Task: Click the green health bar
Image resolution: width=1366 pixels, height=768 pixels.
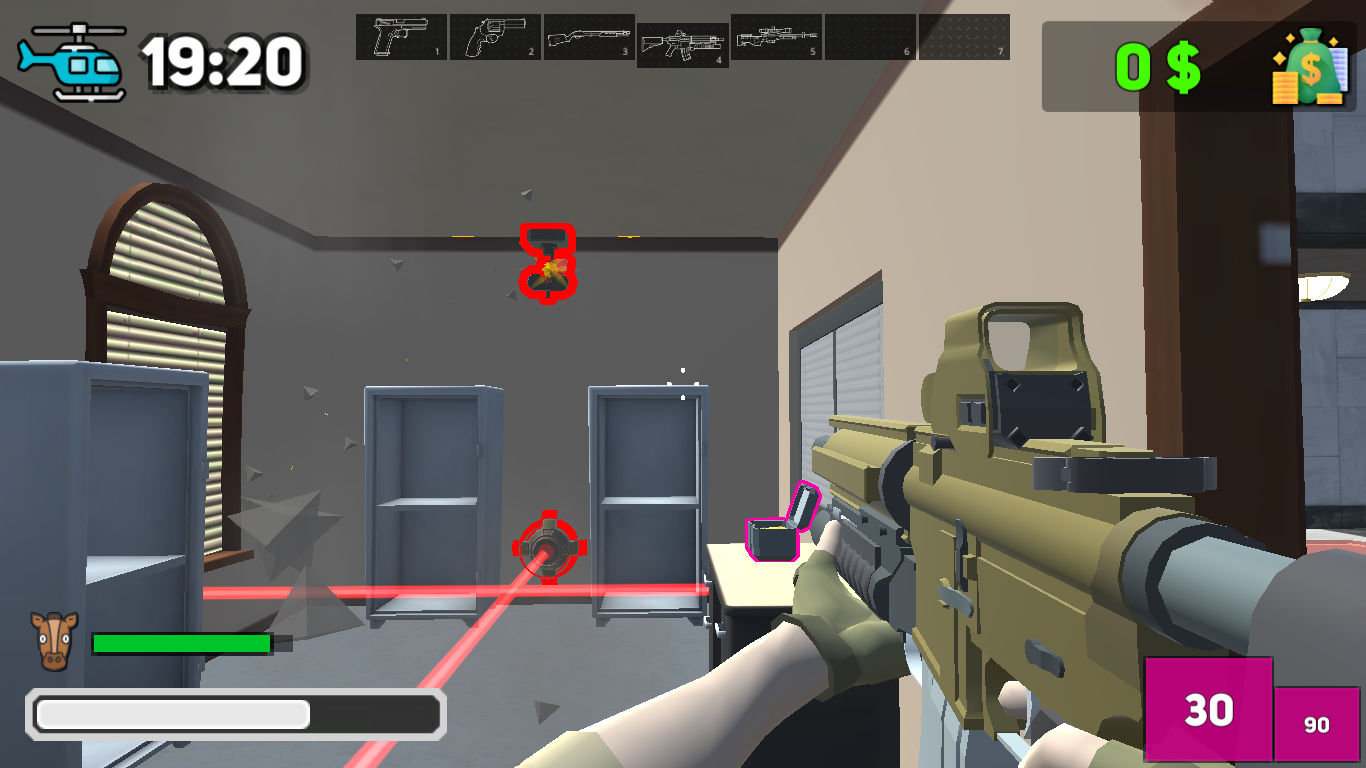Action: (x=180, y=642)
